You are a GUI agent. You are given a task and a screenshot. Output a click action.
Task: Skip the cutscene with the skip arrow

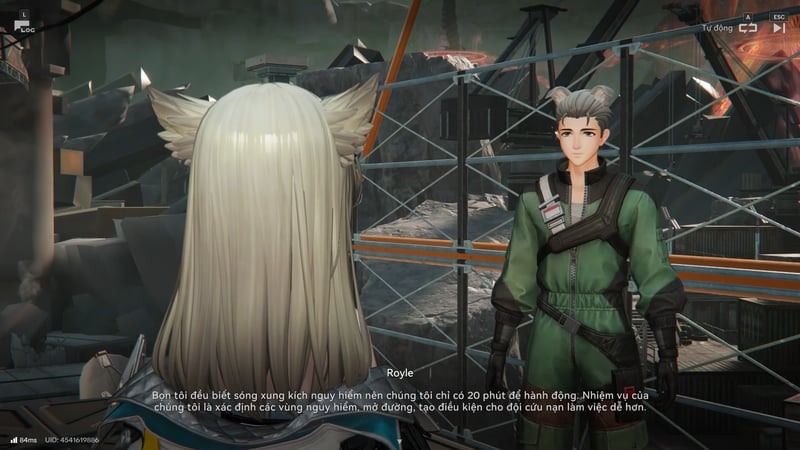[x=778, y=28]
